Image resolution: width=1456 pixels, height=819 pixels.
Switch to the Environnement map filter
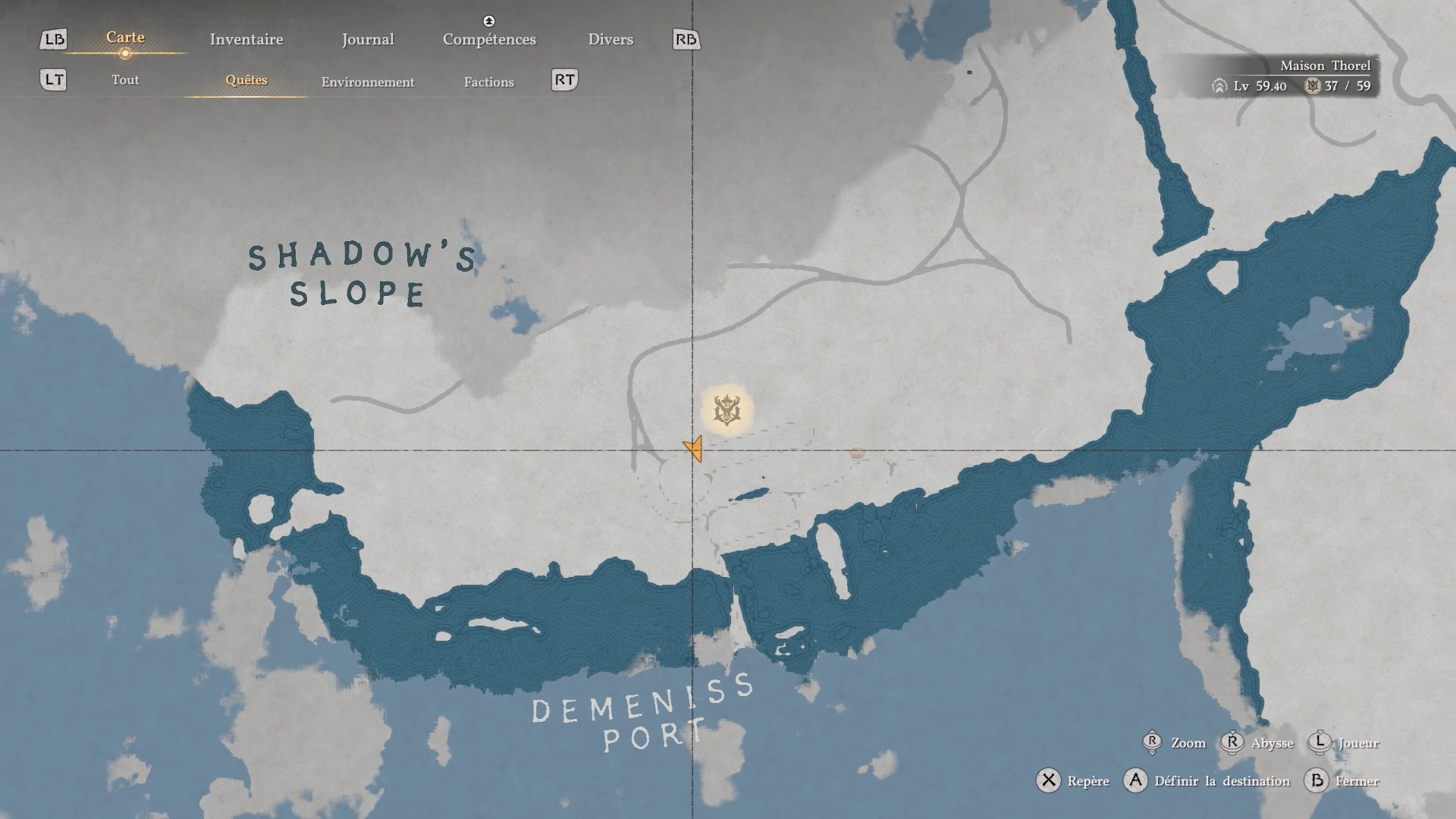click(x=368, y=82)
